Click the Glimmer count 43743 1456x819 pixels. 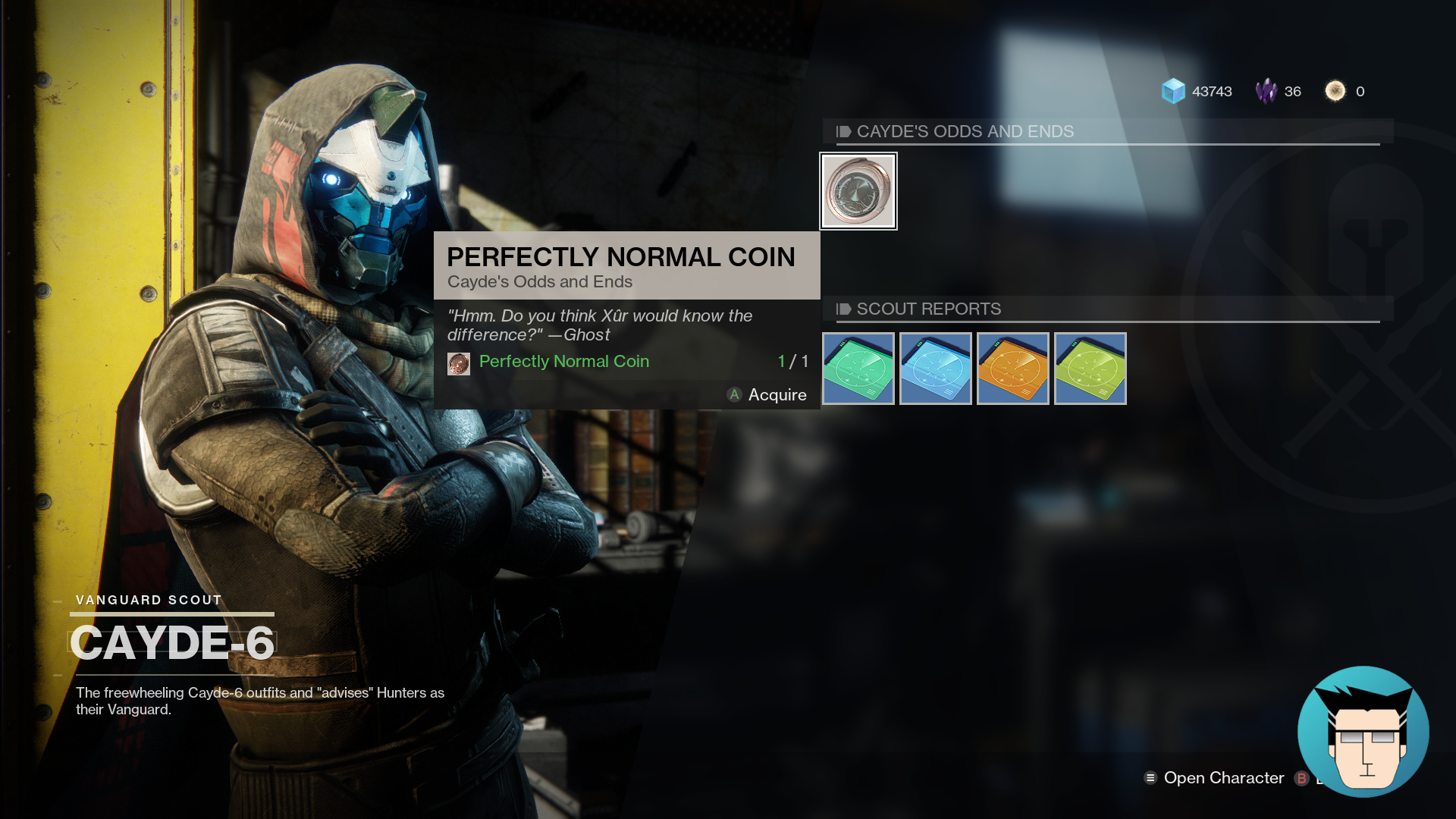[1212, 91]
